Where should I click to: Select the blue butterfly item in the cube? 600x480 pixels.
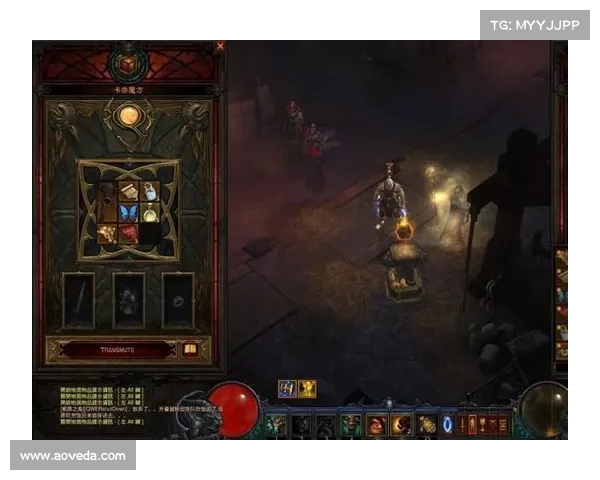tap(127, 213)
